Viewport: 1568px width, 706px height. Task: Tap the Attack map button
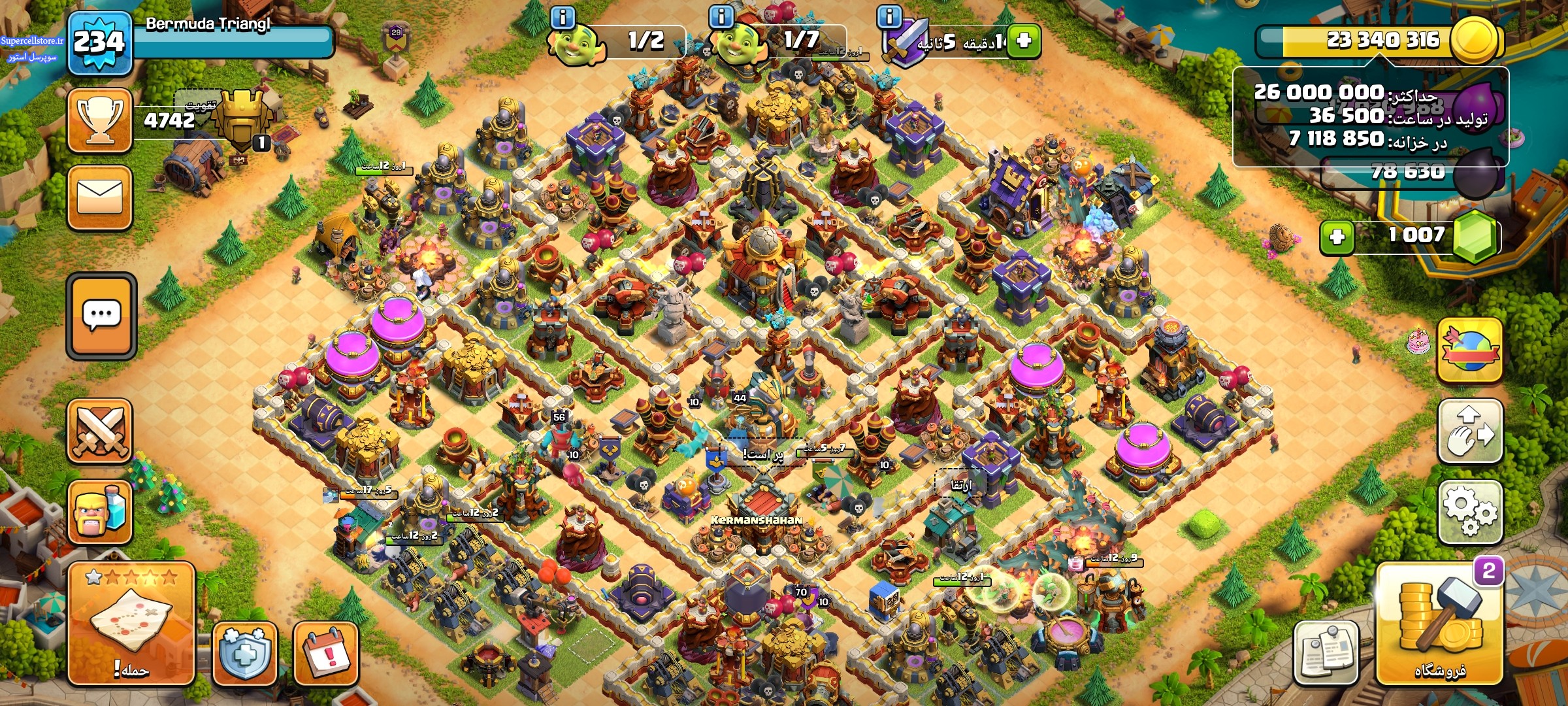coord(131,624)
